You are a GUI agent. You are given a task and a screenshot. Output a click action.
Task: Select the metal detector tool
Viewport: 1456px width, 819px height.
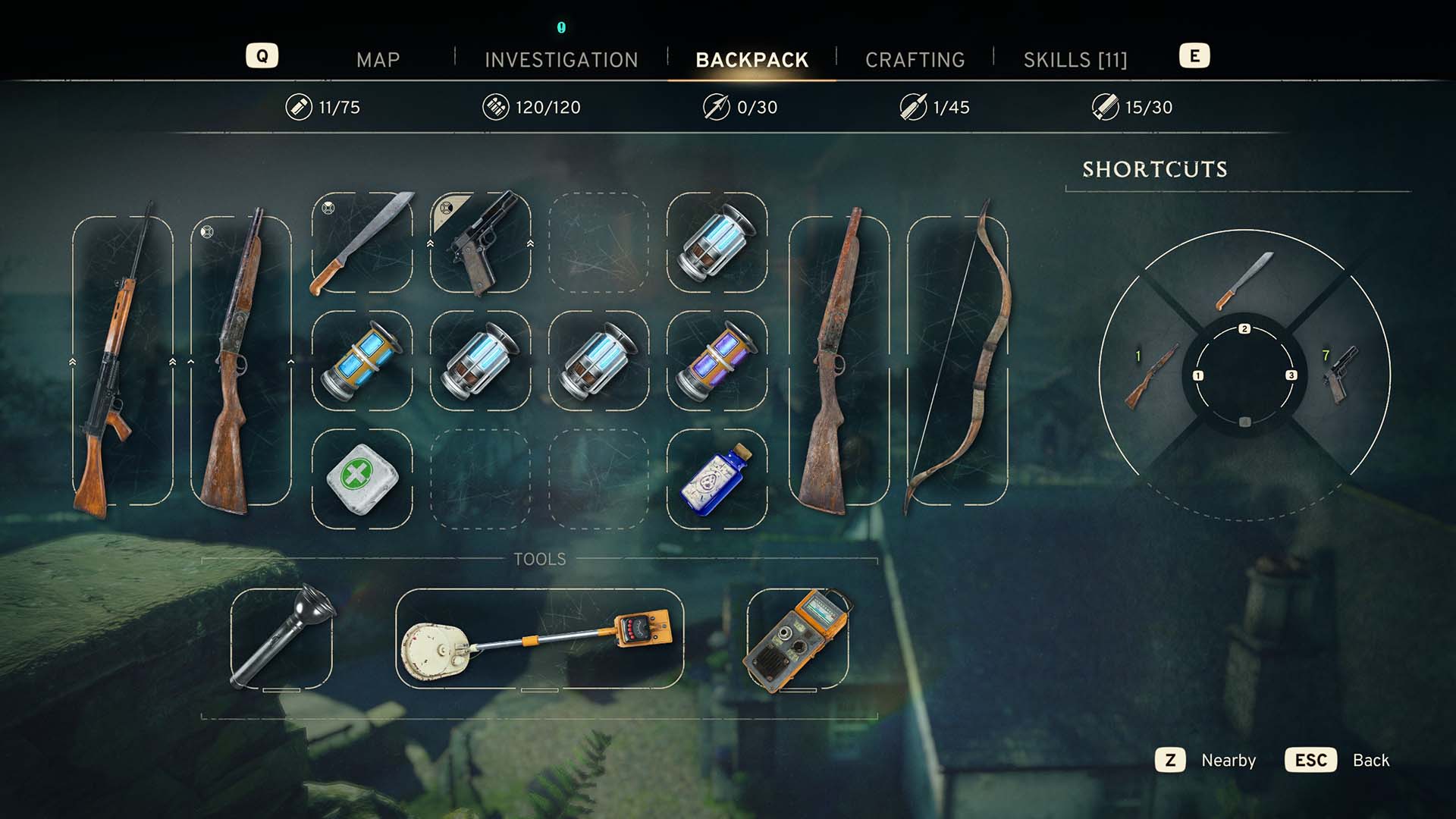tap(539, 639)
